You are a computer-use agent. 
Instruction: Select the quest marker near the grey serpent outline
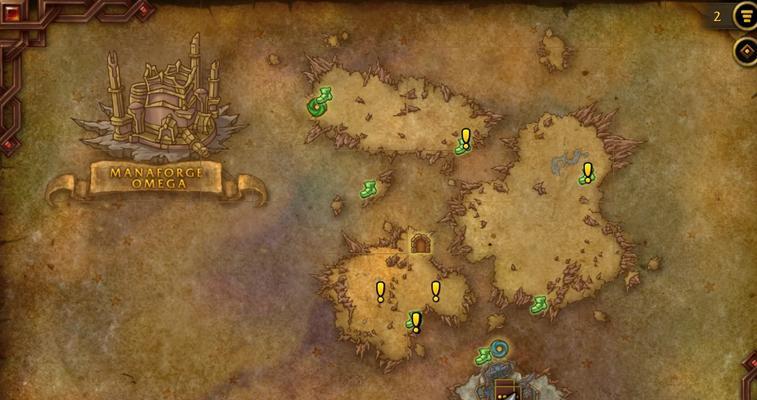(587, 173)
